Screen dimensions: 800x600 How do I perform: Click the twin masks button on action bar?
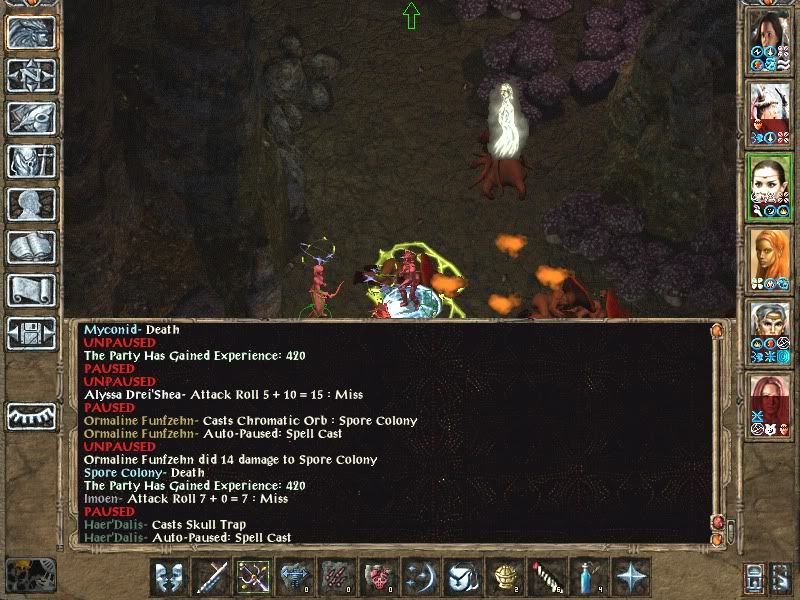pyautogui.click(x=169, y=577)
